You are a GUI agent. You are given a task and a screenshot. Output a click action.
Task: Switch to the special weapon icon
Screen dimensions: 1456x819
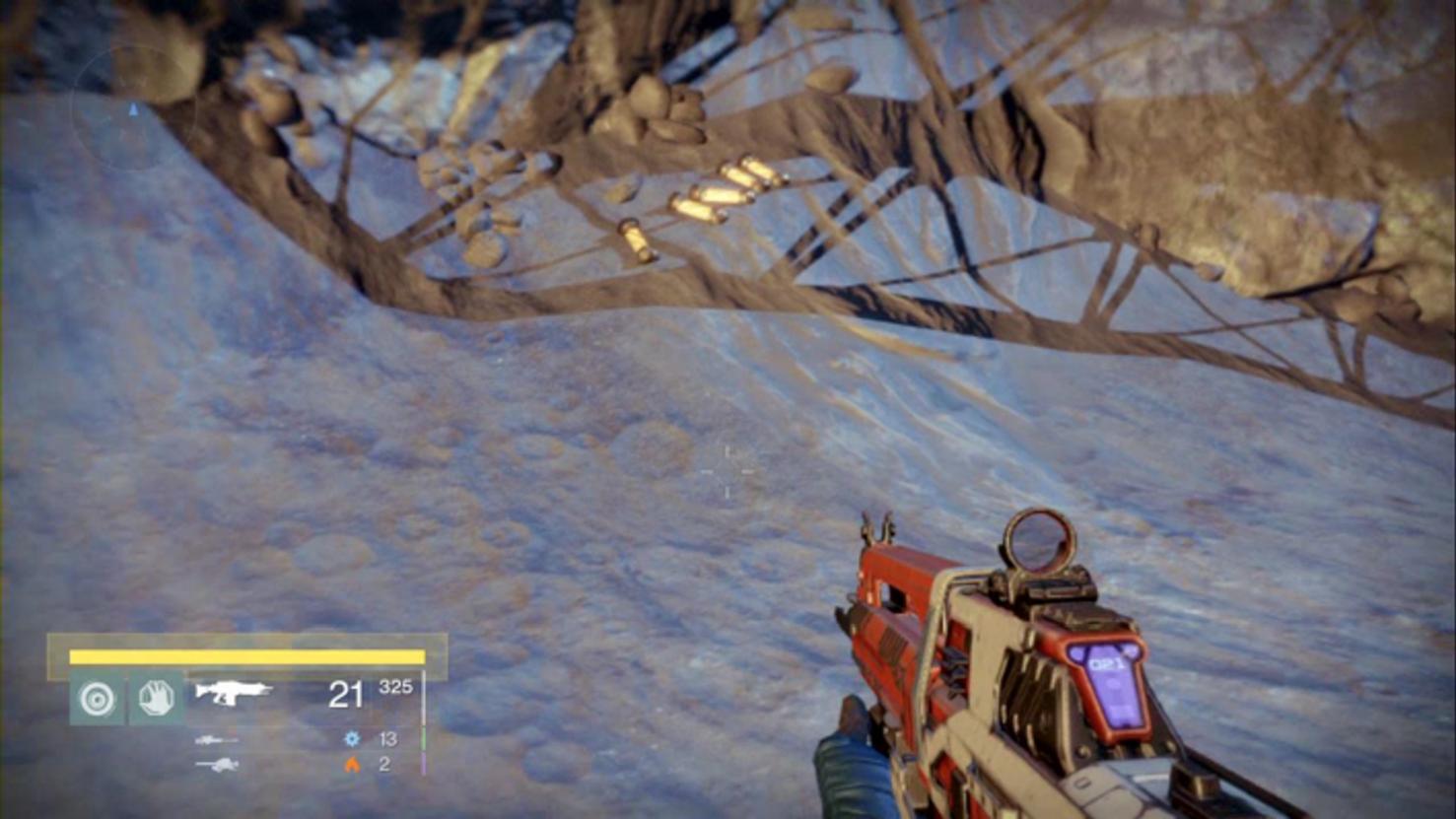point(216,739)
